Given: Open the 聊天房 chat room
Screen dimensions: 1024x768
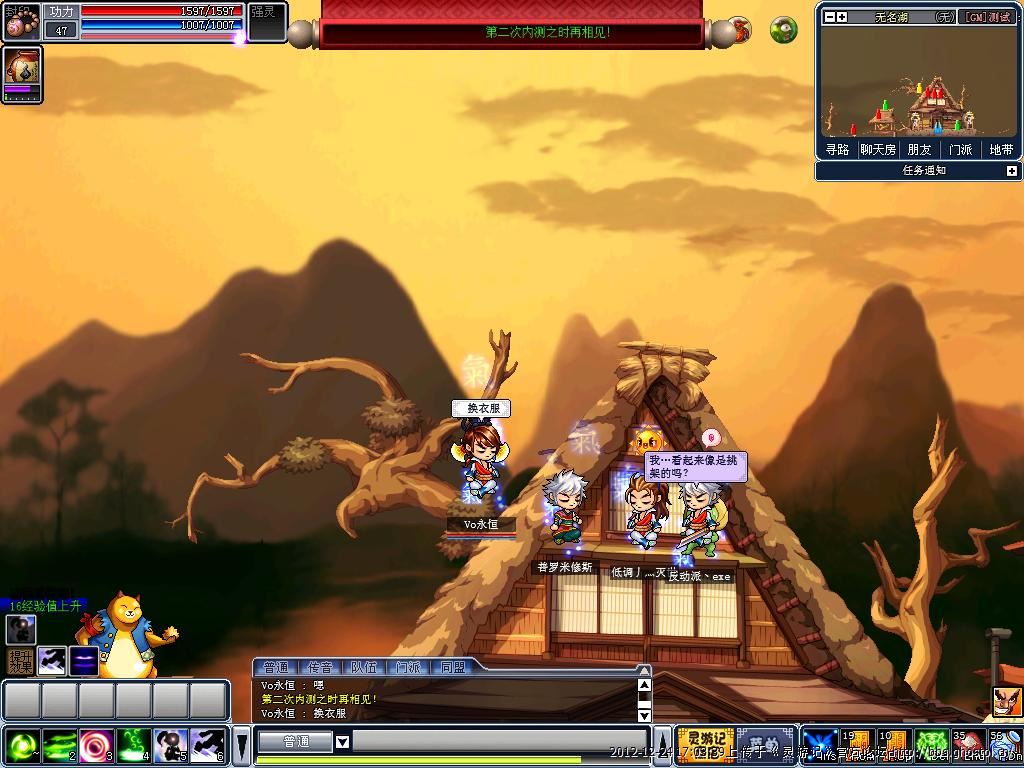Looking at the screenshot, I should (878, 150).
